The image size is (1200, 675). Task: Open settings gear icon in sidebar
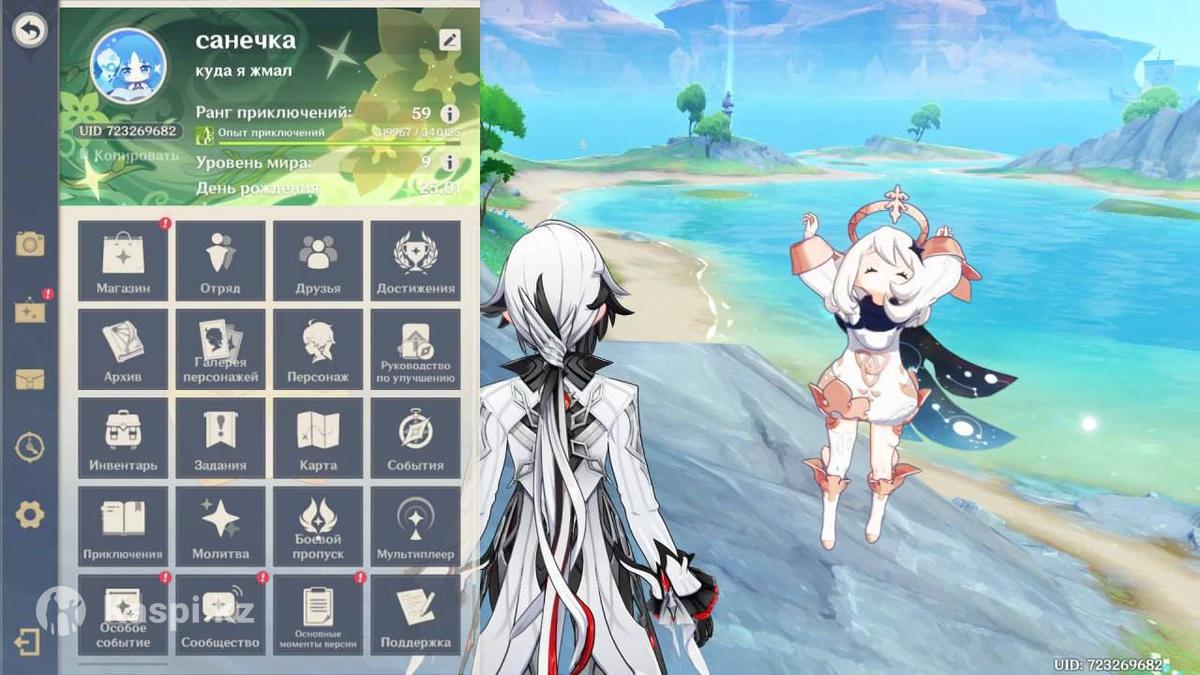coord(30,515)
